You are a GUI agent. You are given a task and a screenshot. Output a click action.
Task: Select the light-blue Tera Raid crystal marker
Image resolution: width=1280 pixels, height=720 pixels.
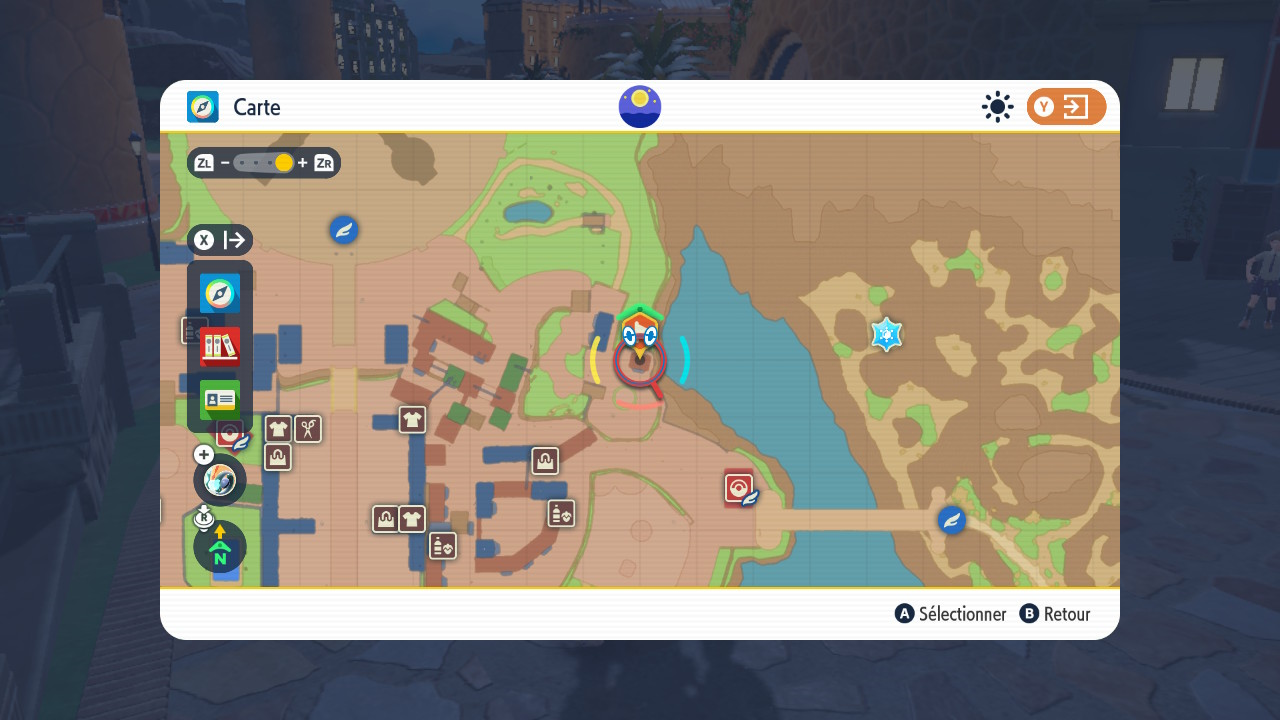tap(886, 334)
